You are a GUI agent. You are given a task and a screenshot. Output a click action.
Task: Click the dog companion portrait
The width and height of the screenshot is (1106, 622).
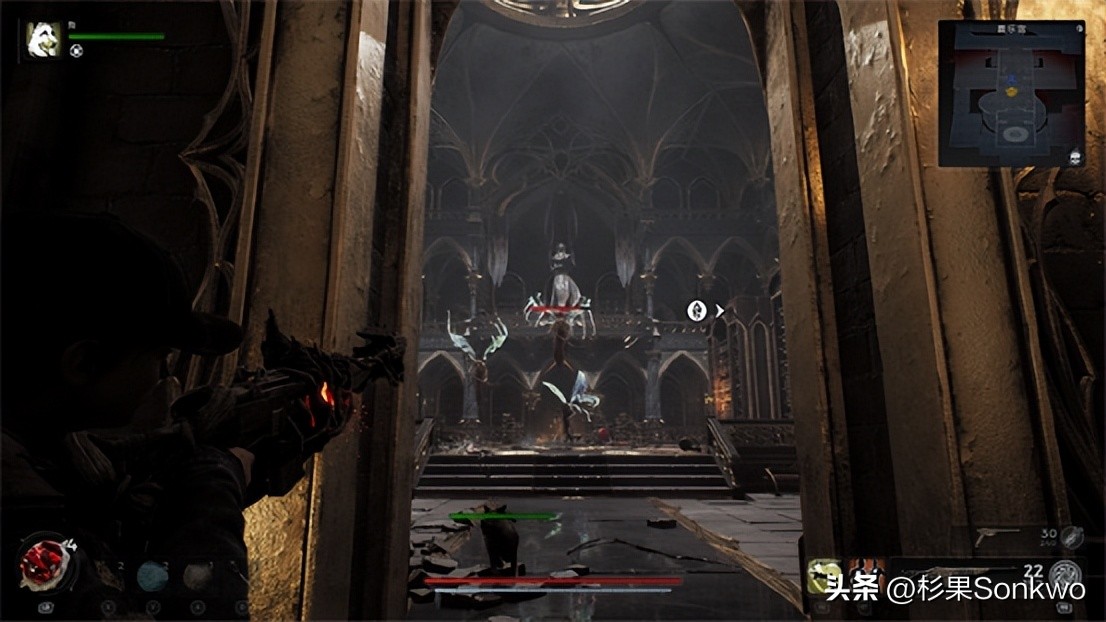point(44,41)
